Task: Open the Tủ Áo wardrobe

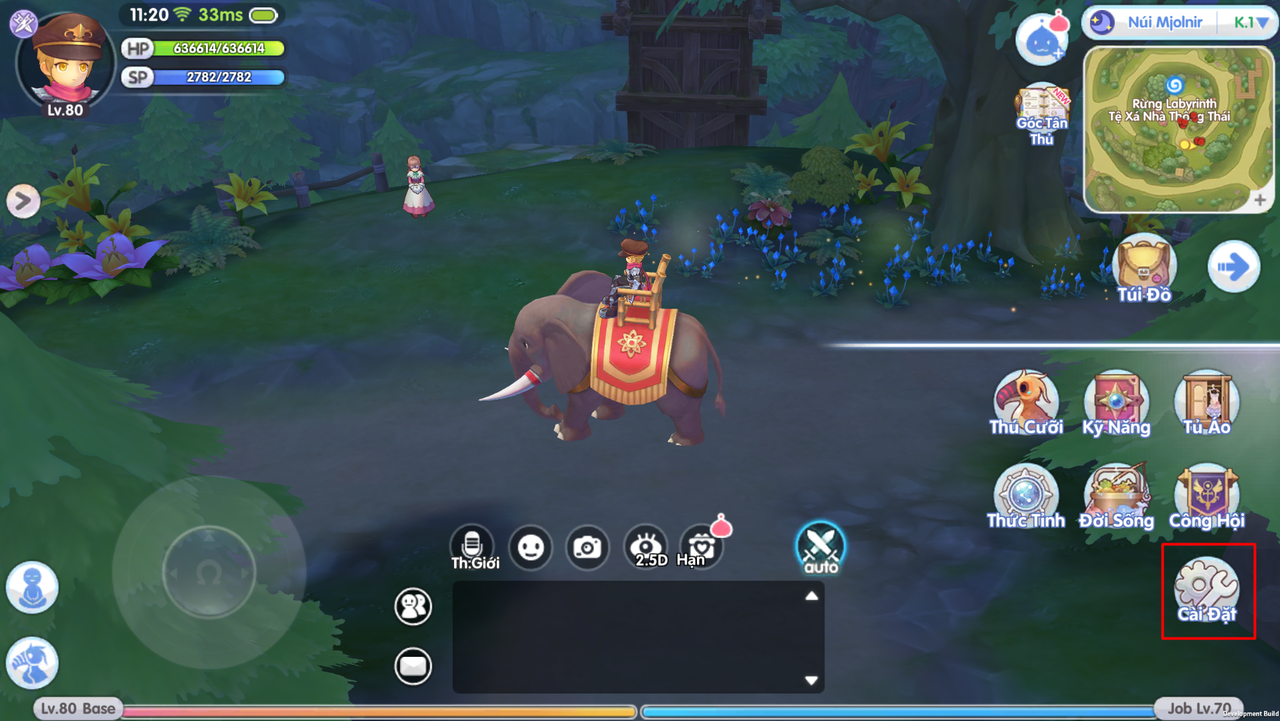Action: 1206,401
